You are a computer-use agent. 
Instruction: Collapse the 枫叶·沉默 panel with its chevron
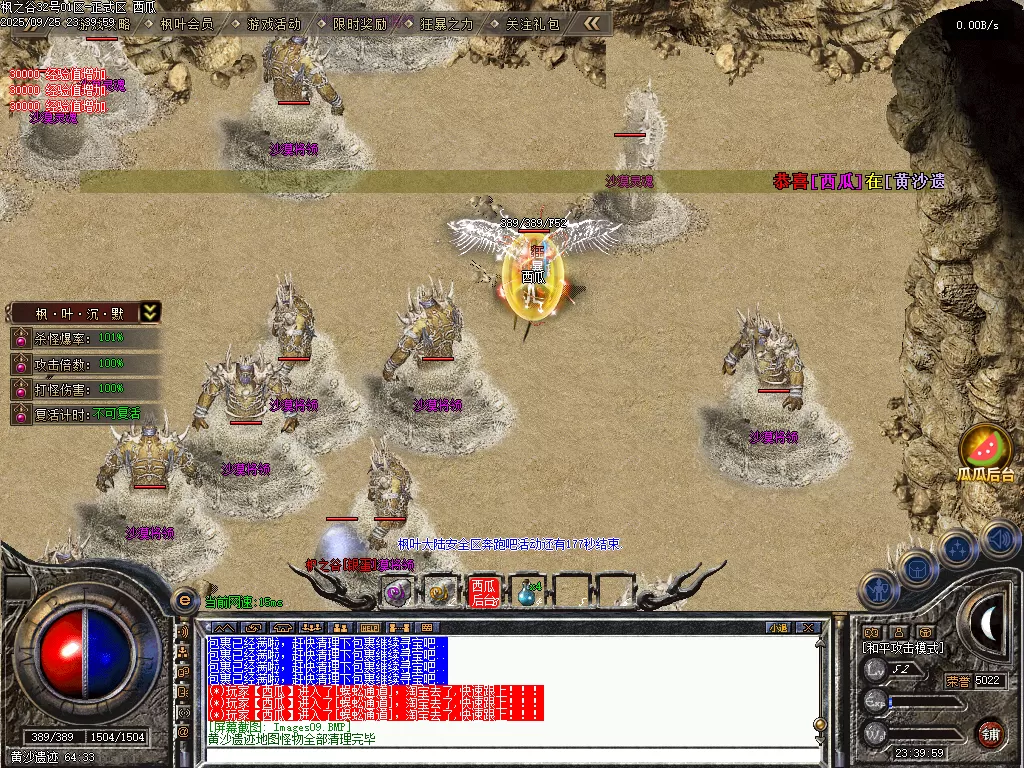coord(150,312)
